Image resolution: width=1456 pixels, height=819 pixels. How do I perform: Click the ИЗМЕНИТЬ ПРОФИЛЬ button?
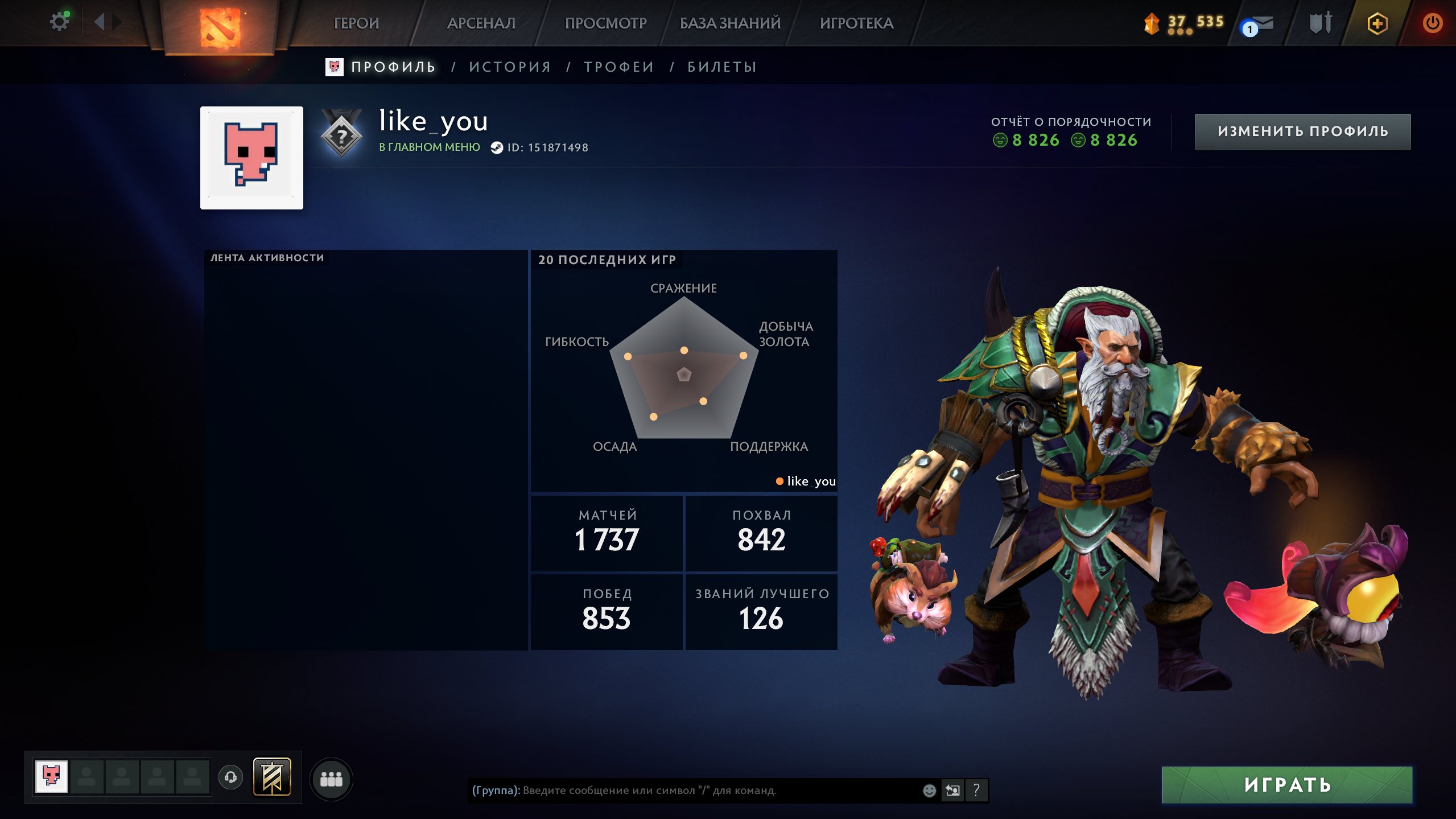[x=1302, y=131]
